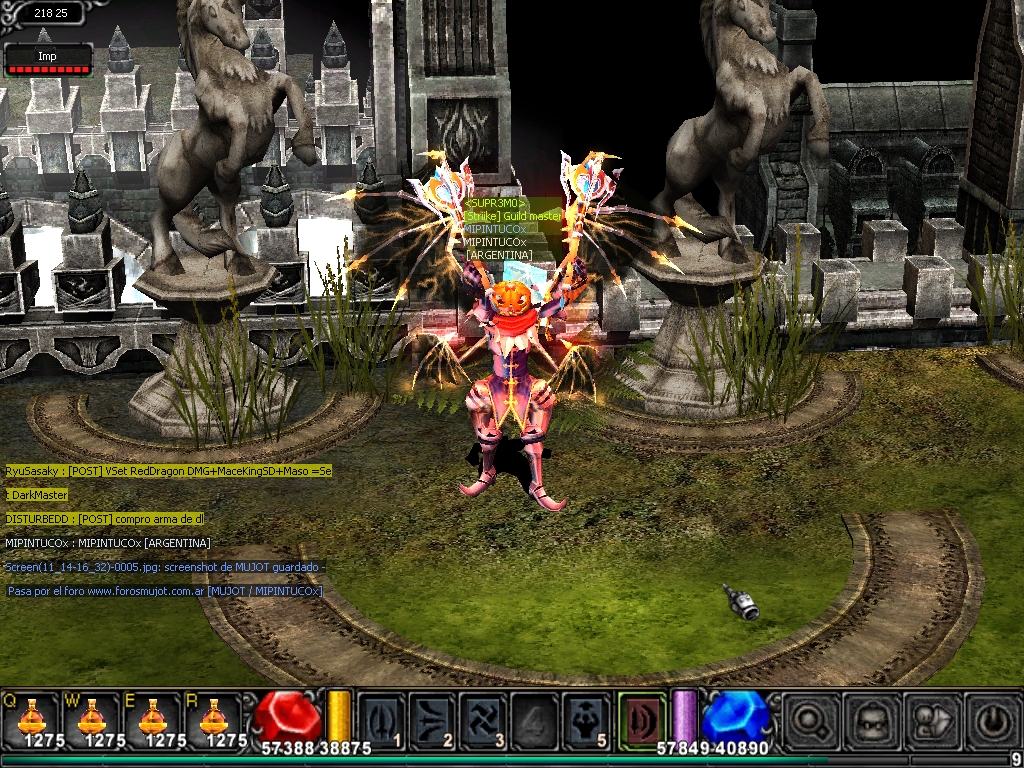Click the RyuSasaky chat message
Screen dimensions: 1024x768
tap(168, 471)
